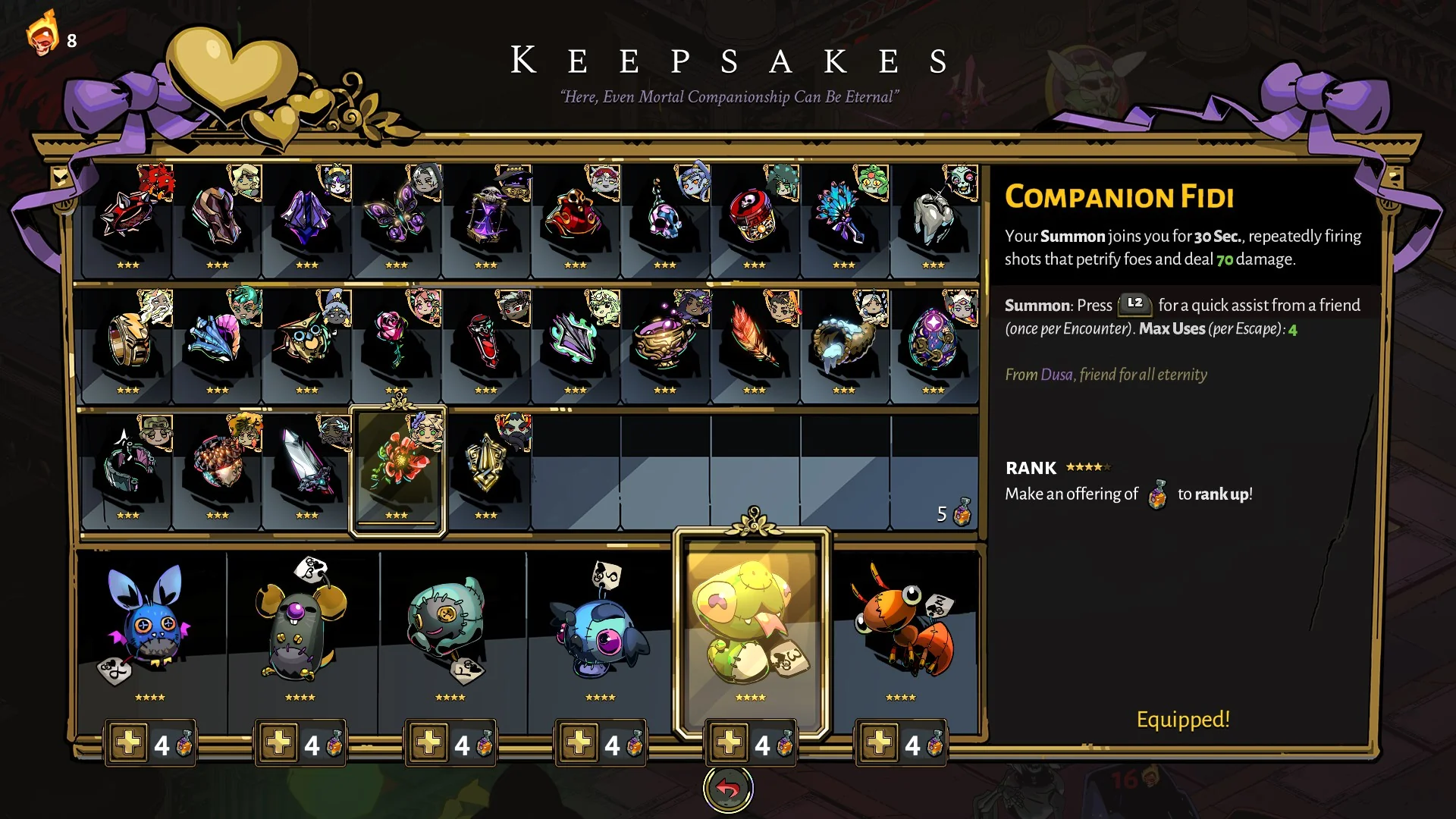Click the back arrow at bottom center
Screen dimensions: 1456x819
pyautogui.click(x=728, y=788)
